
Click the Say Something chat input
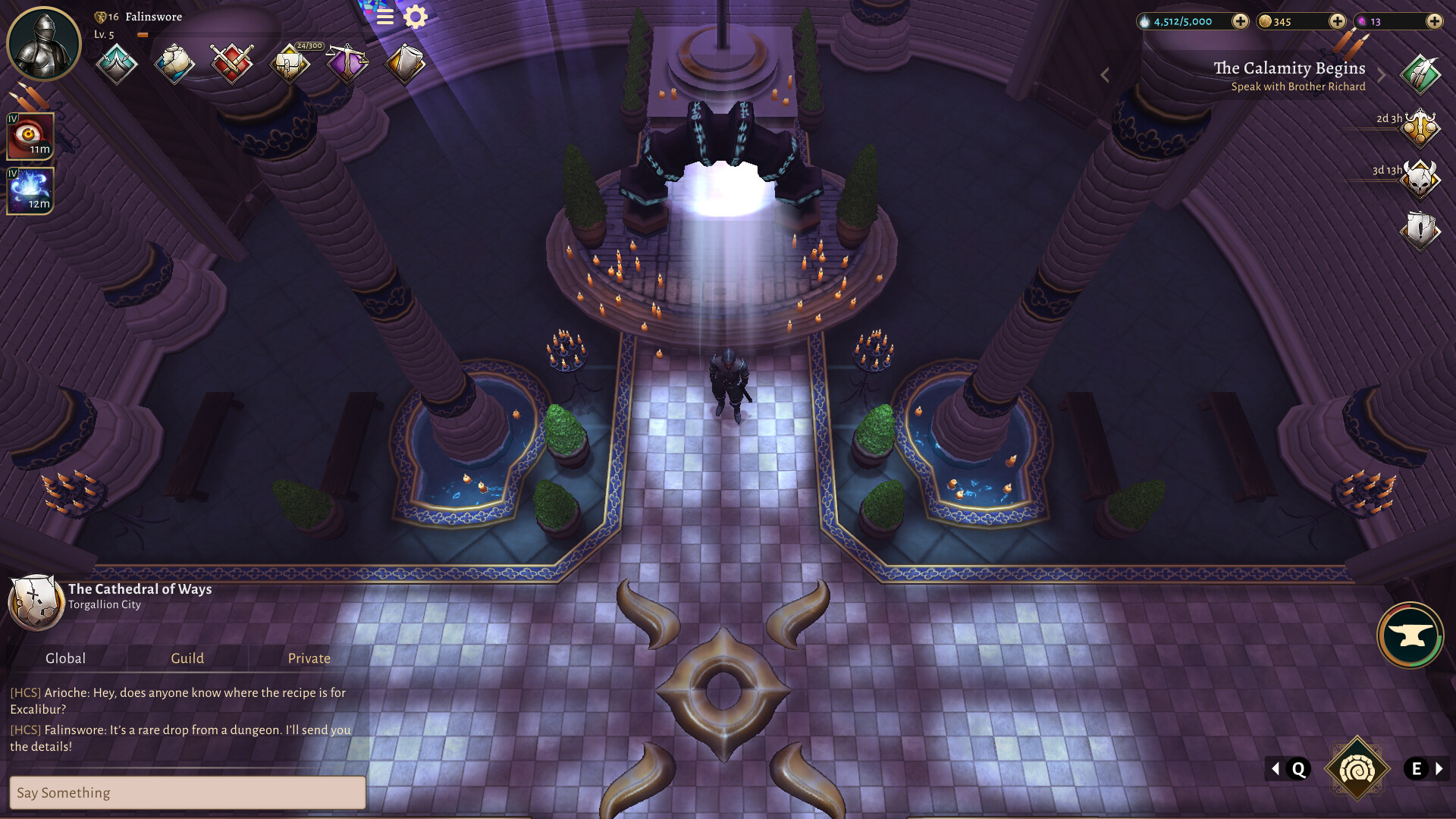[x=187, y=792]
